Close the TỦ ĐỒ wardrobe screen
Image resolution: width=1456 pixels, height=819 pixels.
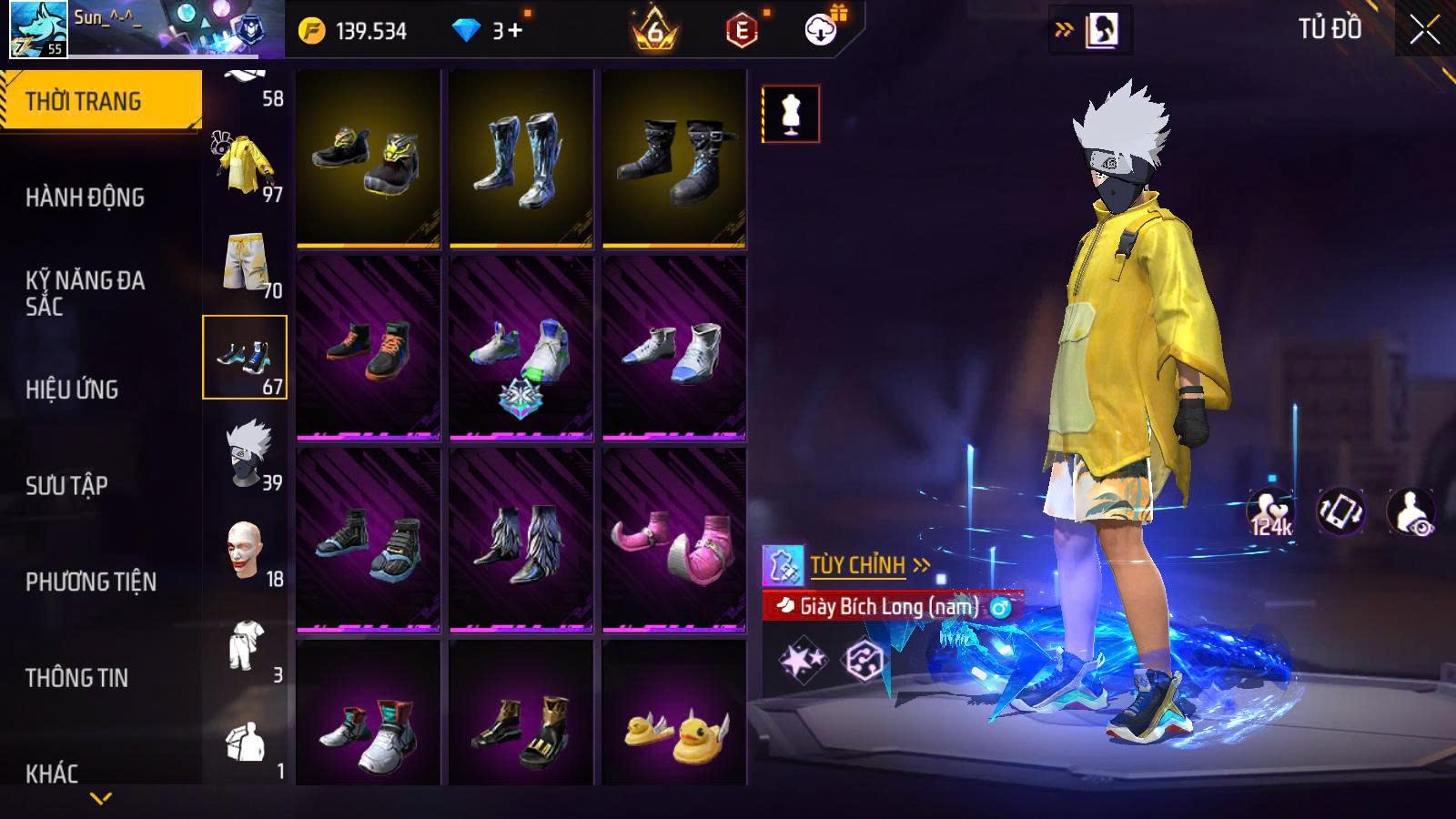click(1424, 30)
